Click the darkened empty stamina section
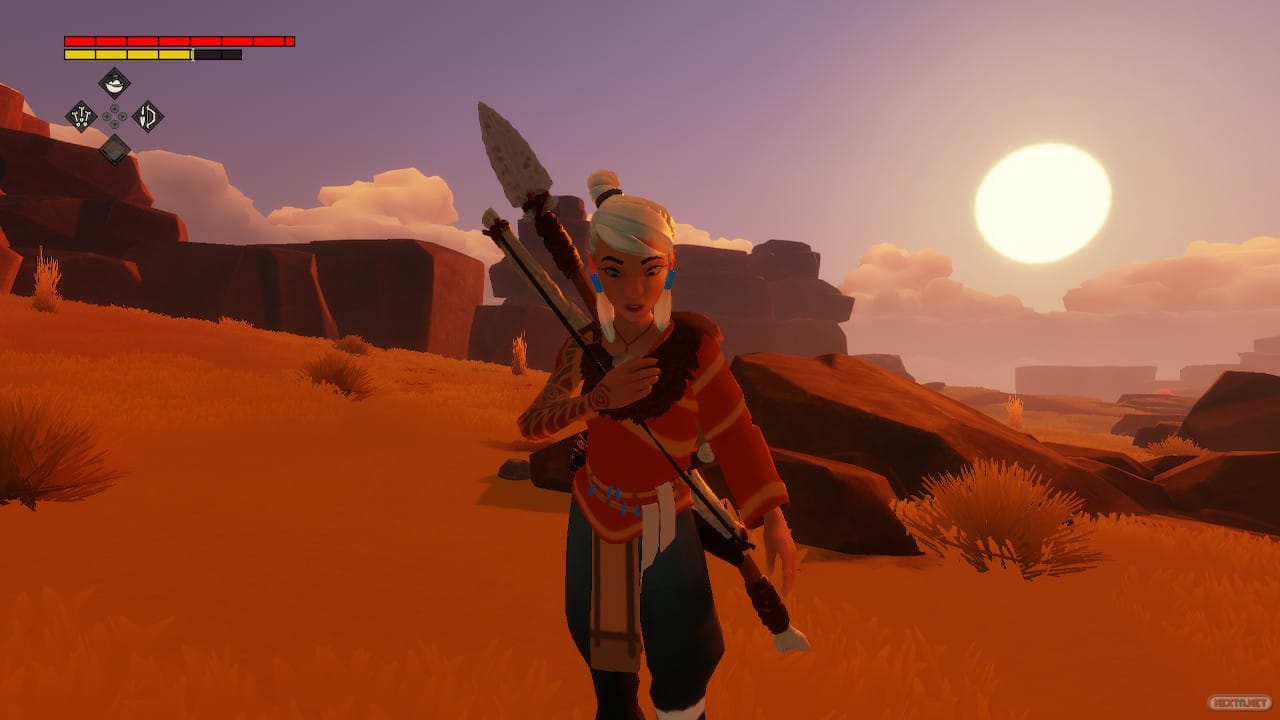The height and width of the screenshot is (720, 1280). click(217, 54)
